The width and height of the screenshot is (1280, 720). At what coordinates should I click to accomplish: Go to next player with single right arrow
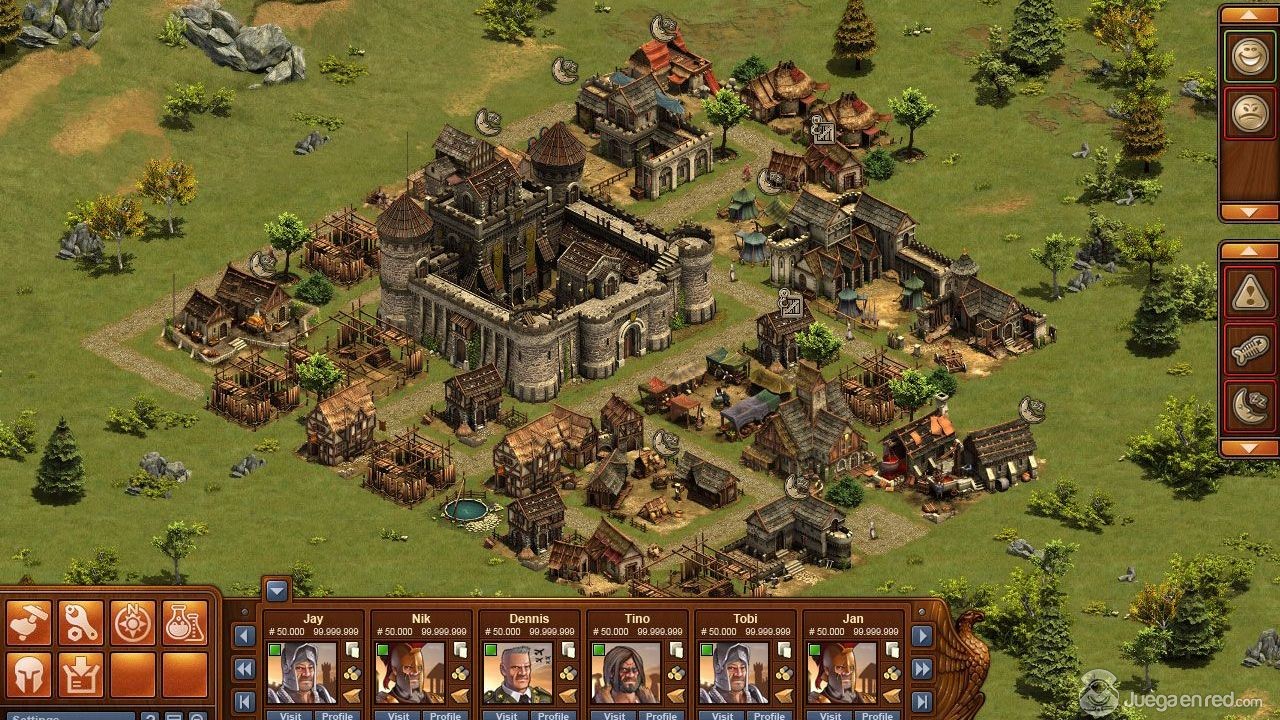tap(922, 636)
